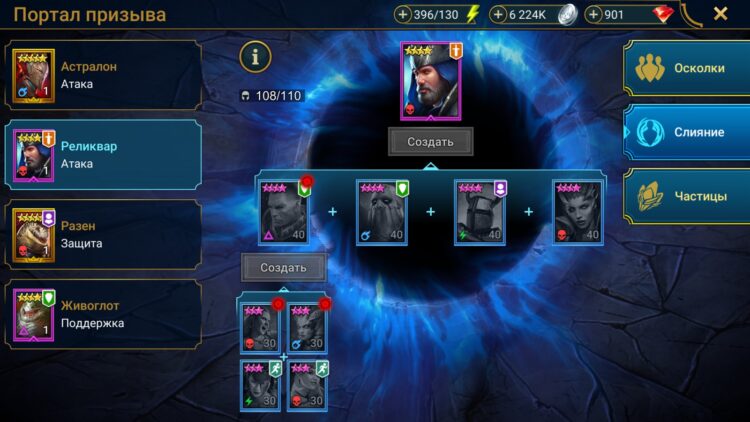Click Создать under the Реликвар portrait

pyautogui.click(x=430, y=142)
